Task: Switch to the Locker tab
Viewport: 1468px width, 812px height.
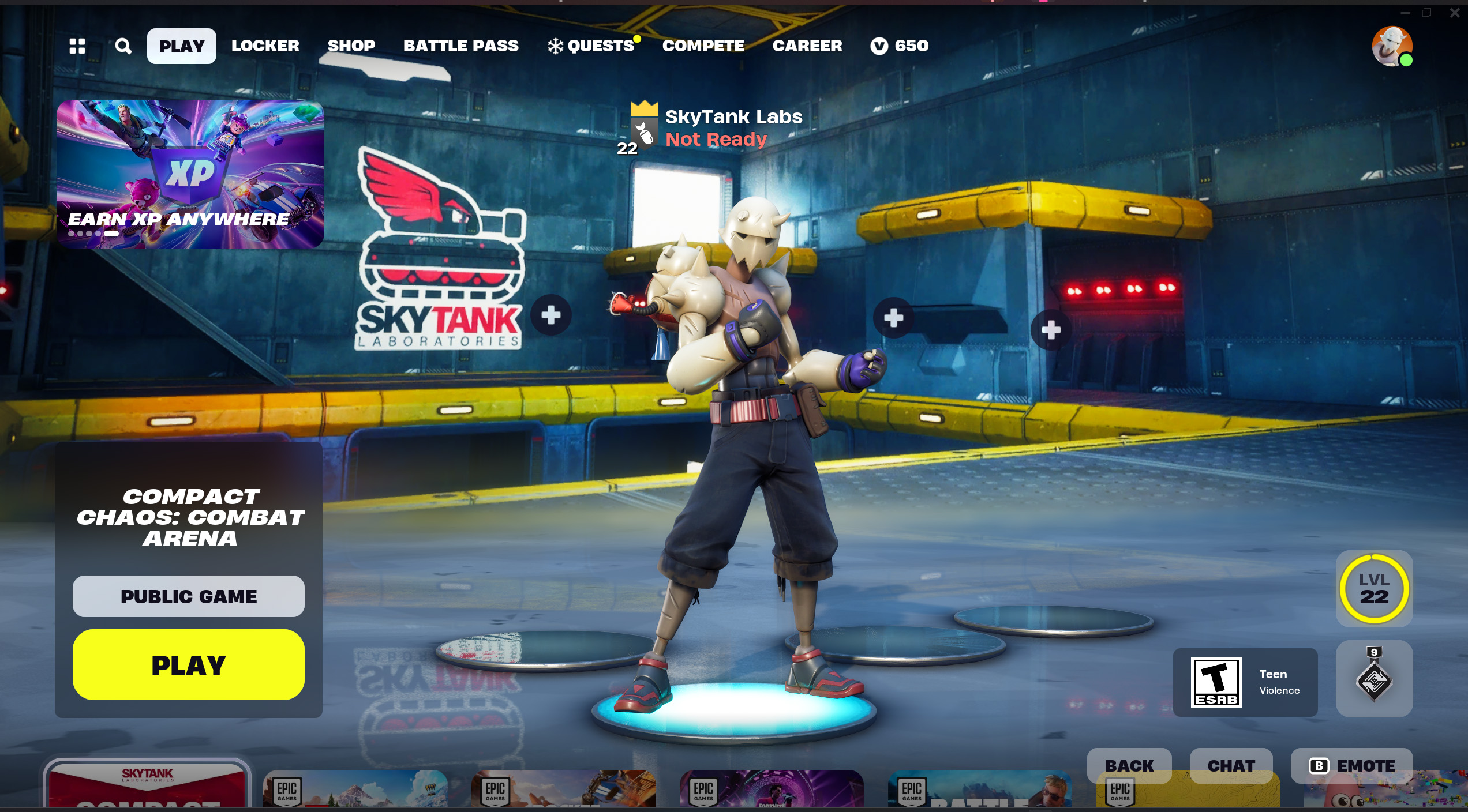Action: (x=265, y=46)
